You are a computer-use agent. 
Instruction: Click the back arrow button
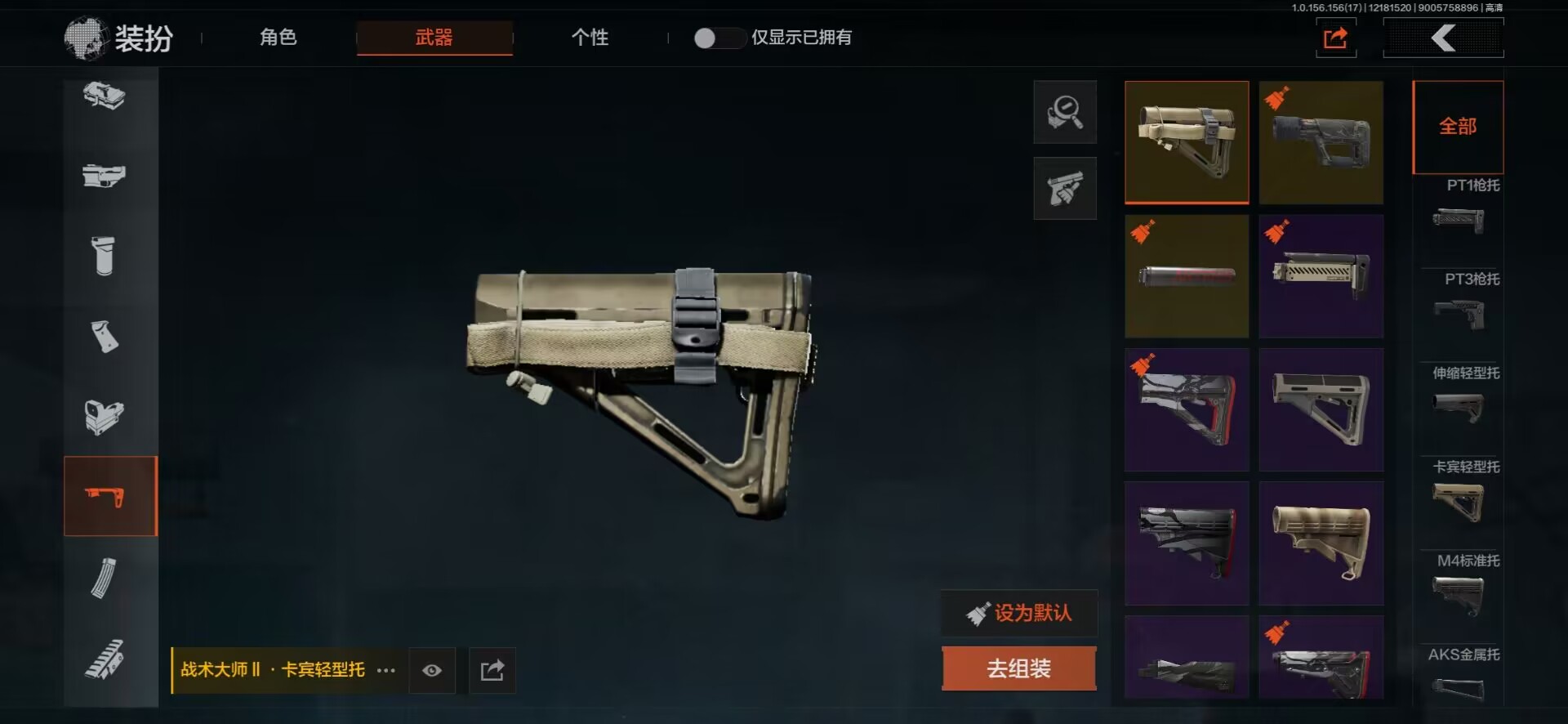[x=1443, y=38]
